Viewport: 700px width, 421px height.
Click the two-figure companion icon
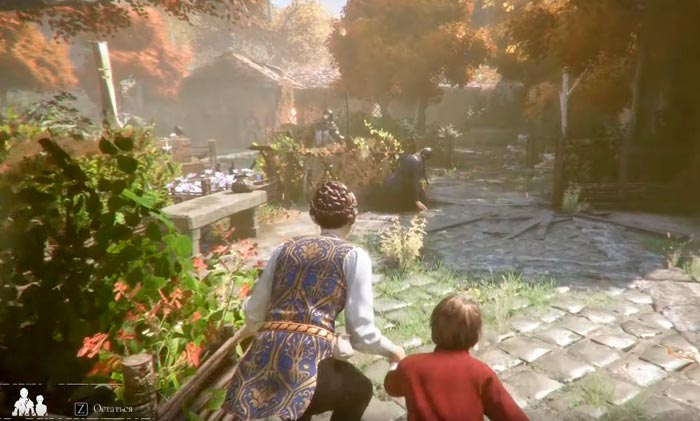tap(29, 402)
